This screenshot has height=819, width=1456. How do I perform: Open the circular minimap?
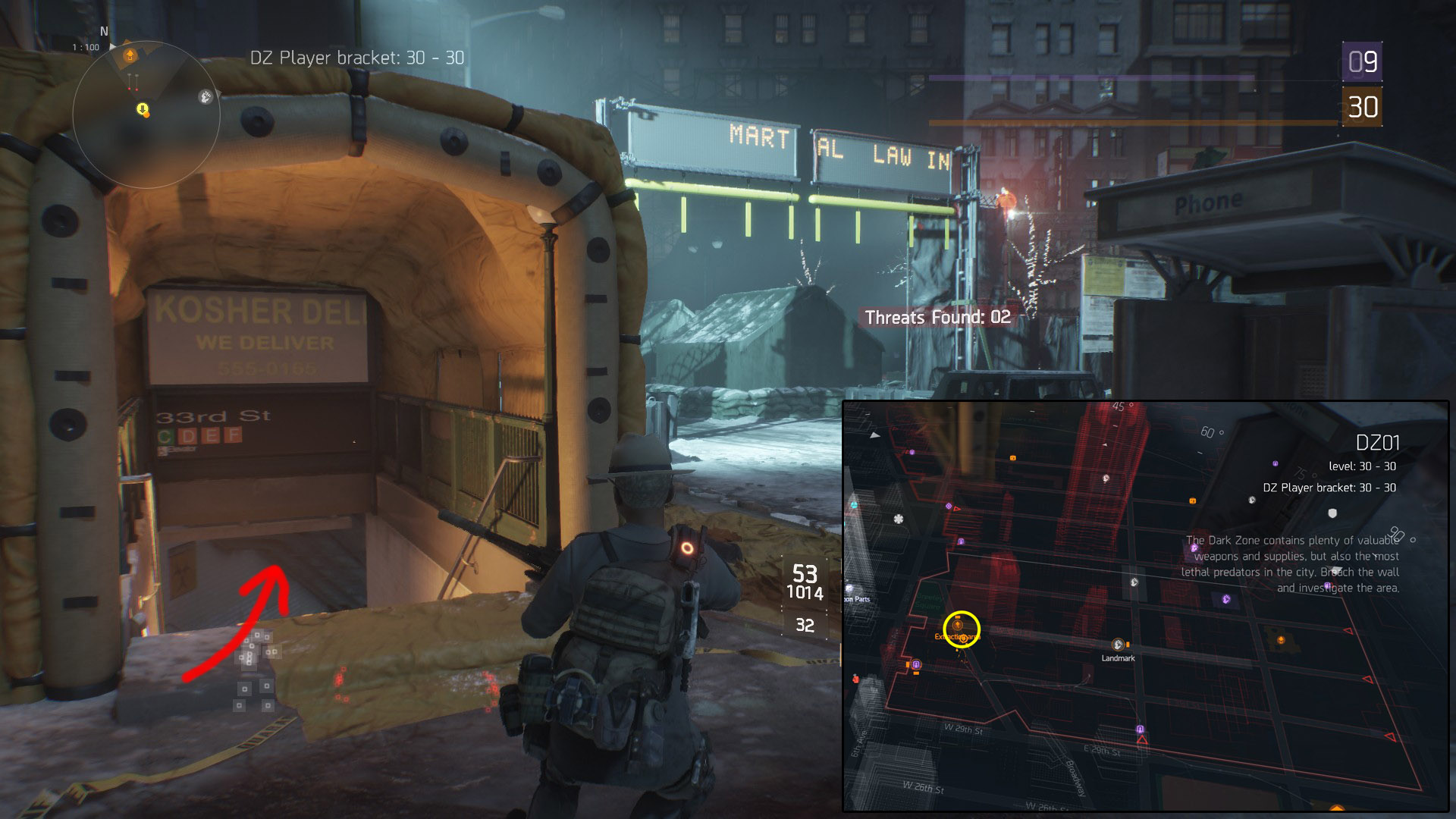146,115
